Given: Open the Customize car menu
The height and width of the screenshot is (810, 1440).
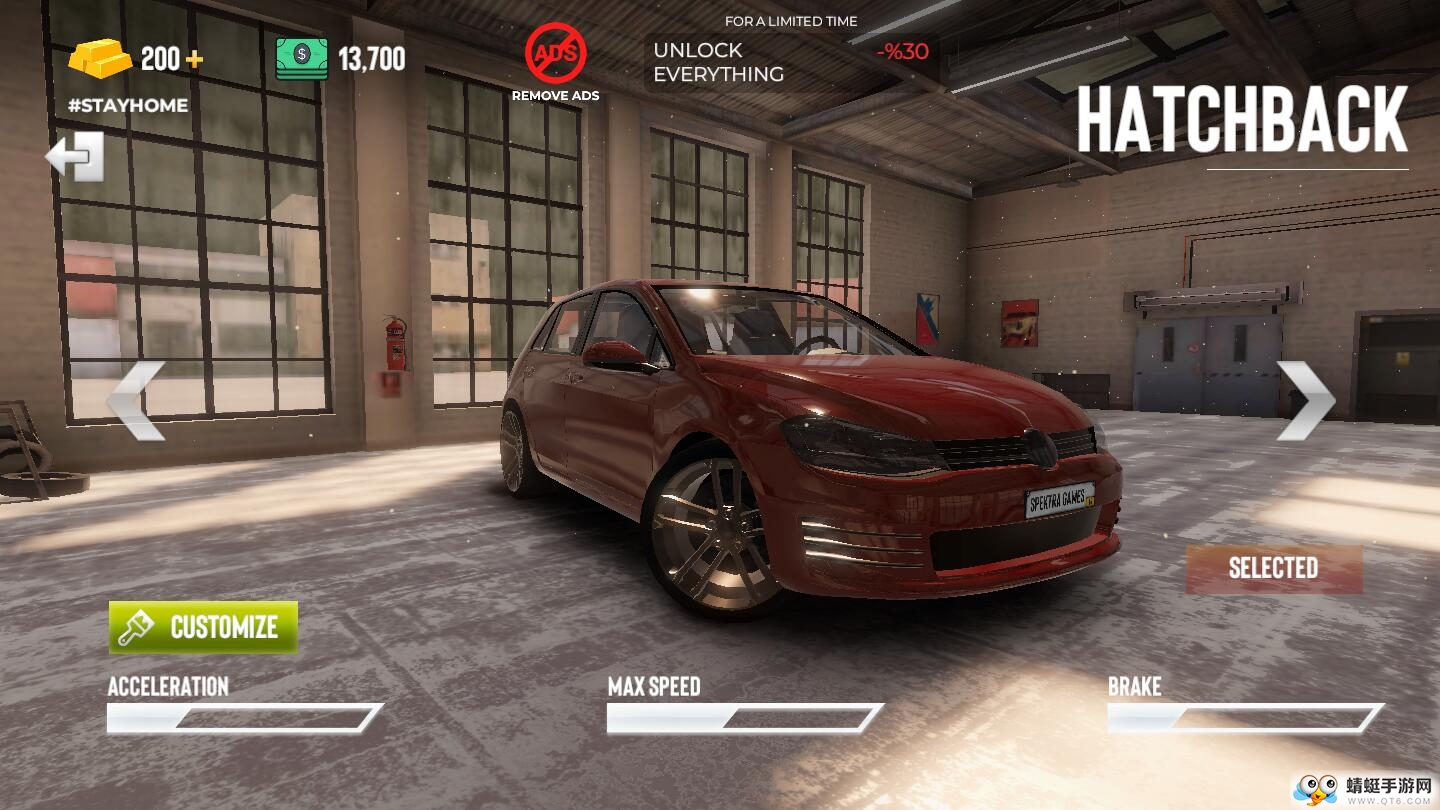Looking at the screenshot, I should pyautogui.click(x=203, y=627).
